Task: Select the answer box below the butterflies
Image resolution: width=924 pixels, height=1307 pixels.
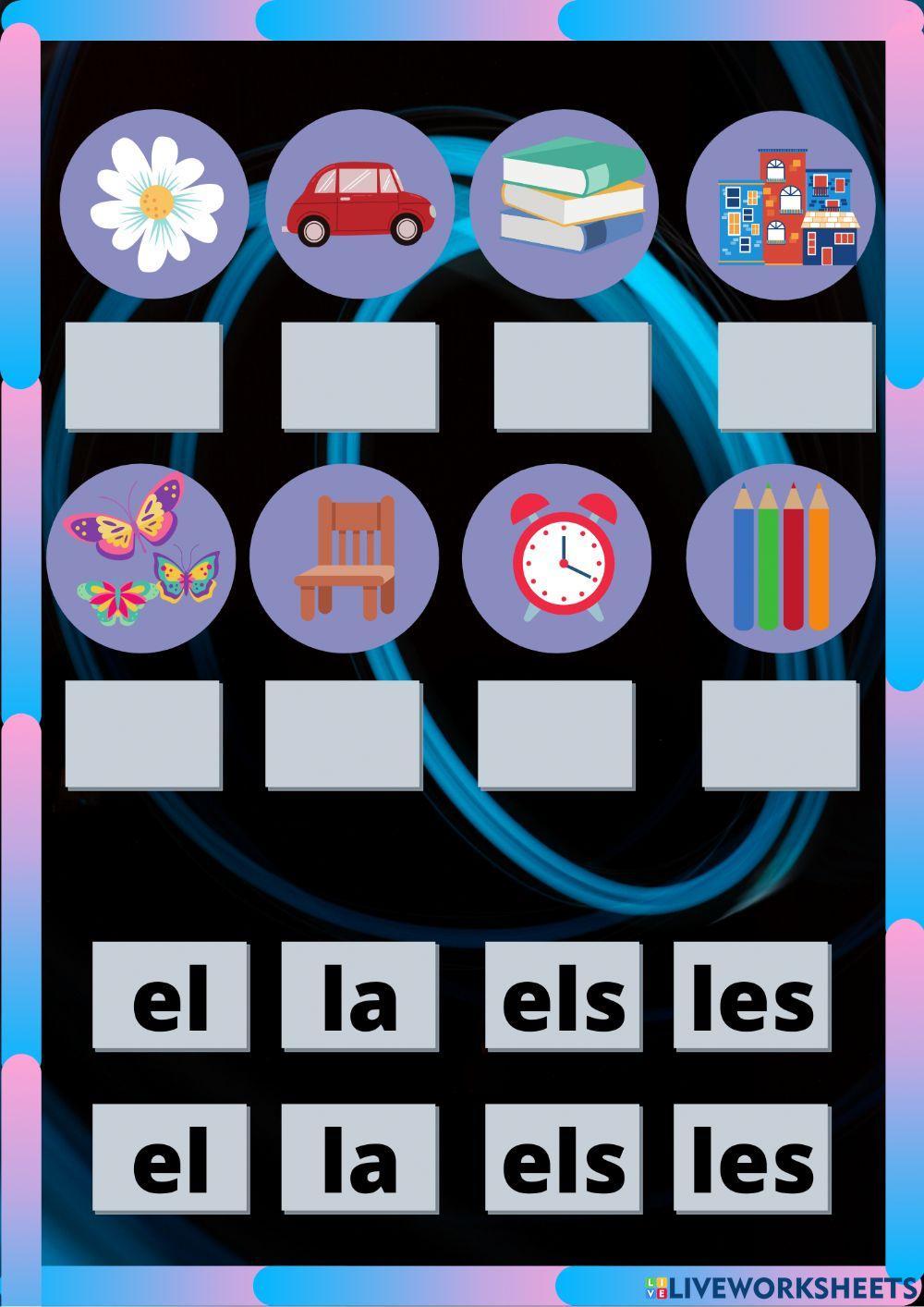Action: coord(143,734)
